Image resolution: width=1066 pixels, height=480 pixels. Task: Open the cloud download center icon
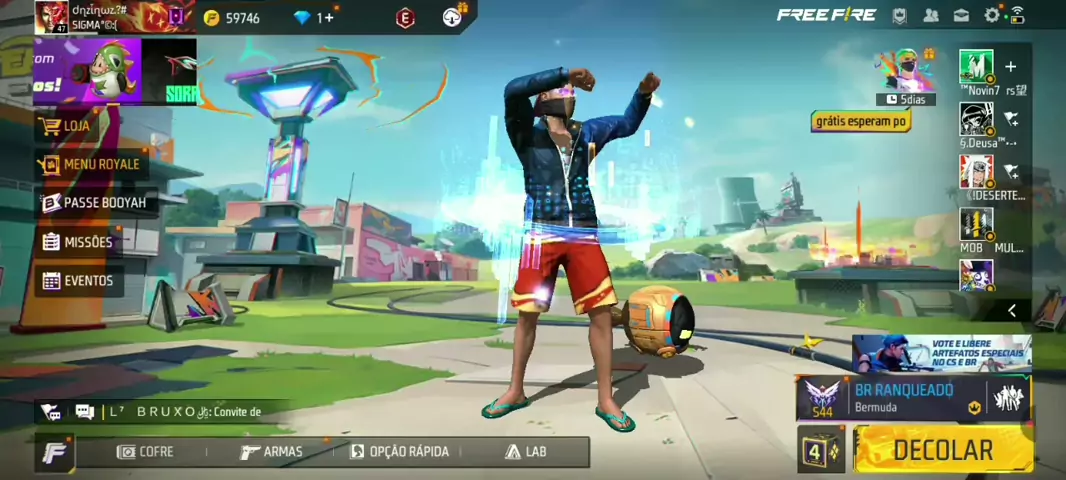(x=452, y=17)
